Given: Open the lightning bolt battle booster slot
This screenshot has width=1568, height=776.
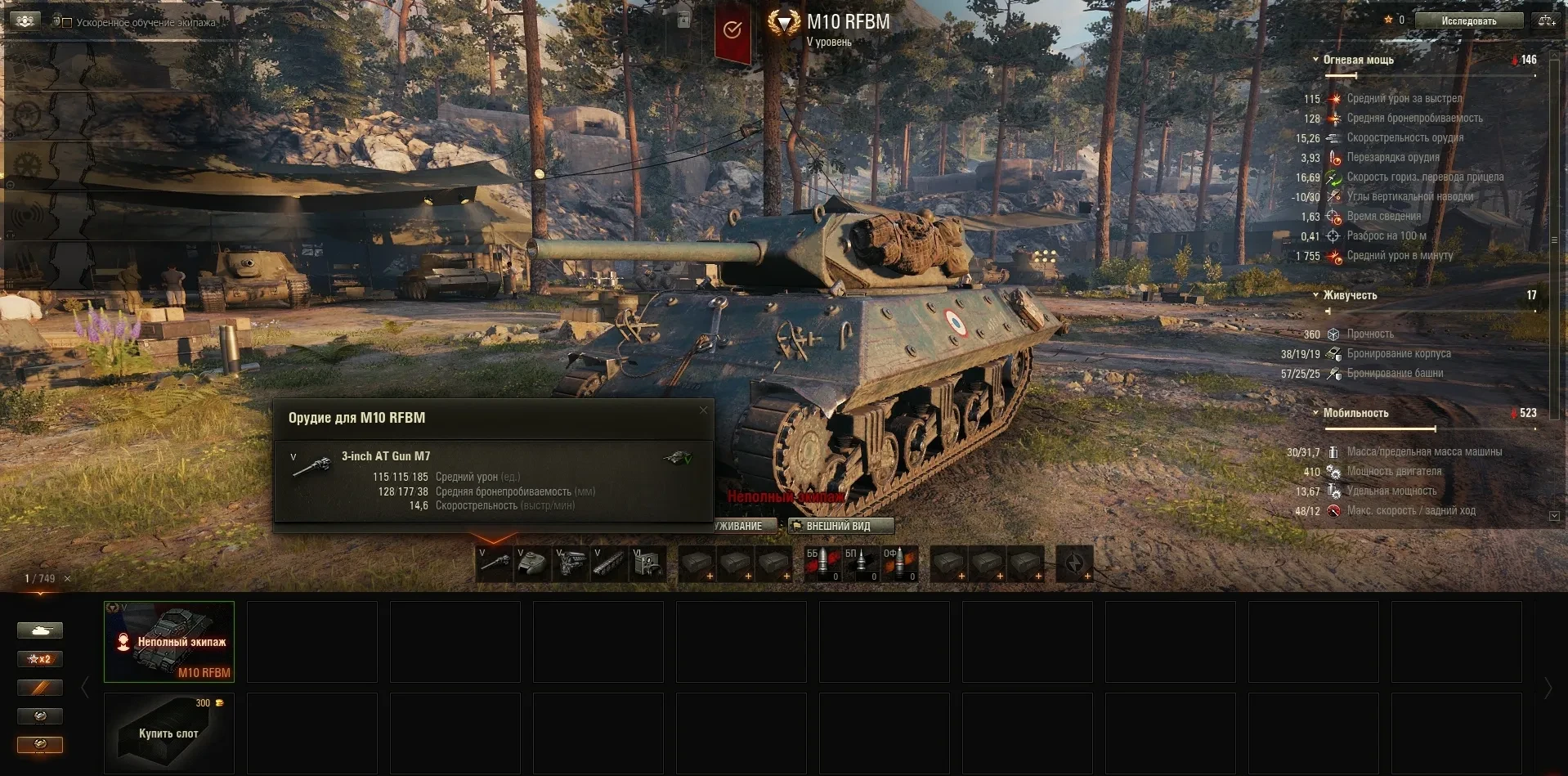Looking at the screenshot, I should (x=1074, y=563).
